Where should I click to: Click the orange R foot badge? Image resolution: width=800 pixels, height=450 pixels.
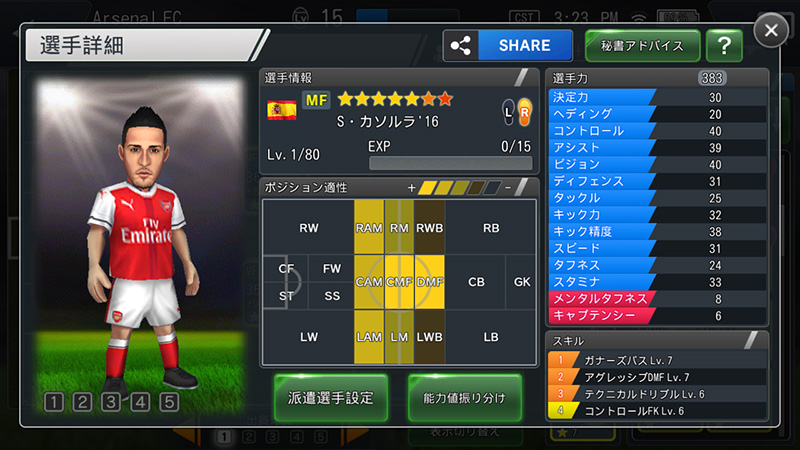coord(524,113)
